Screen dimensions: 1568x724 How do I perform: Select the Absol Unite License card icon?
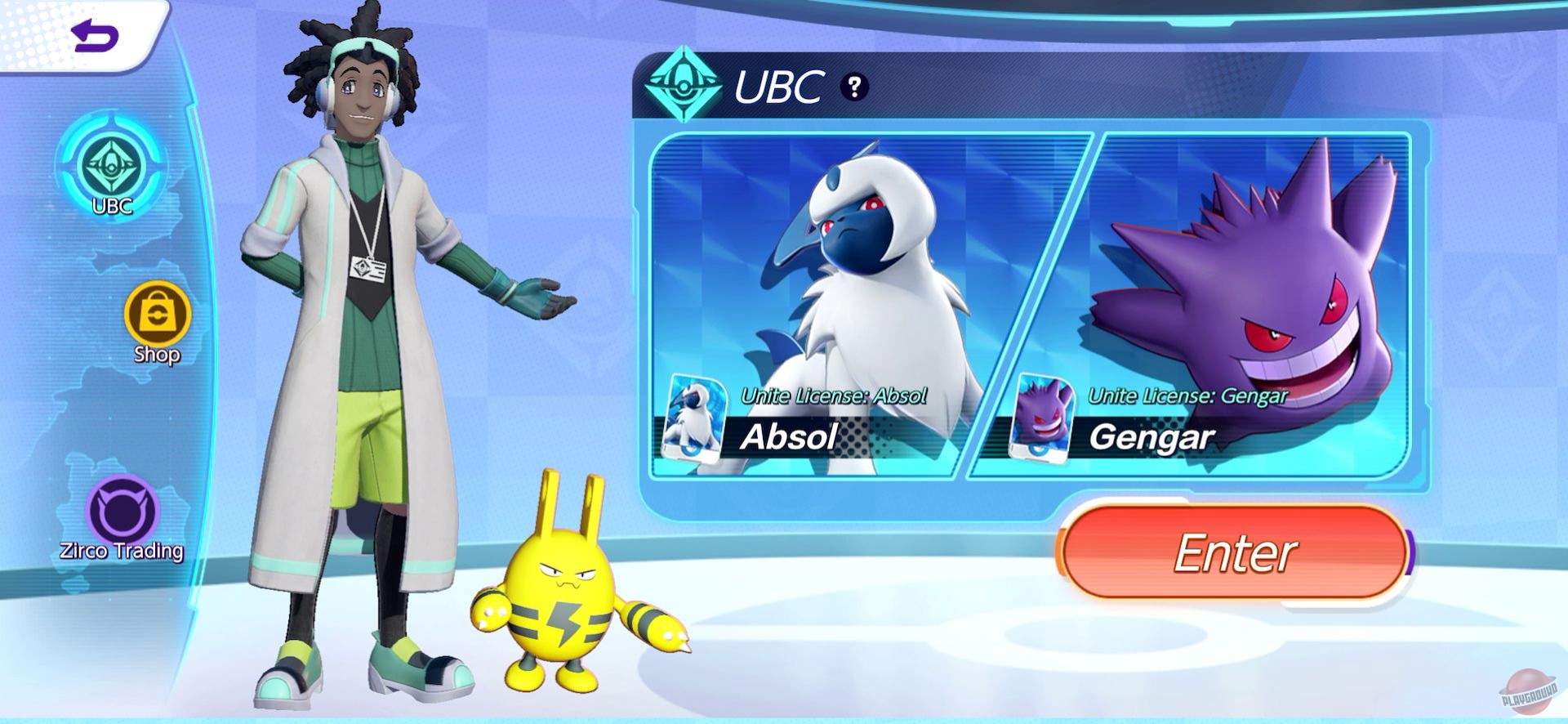tap(698, 421)
